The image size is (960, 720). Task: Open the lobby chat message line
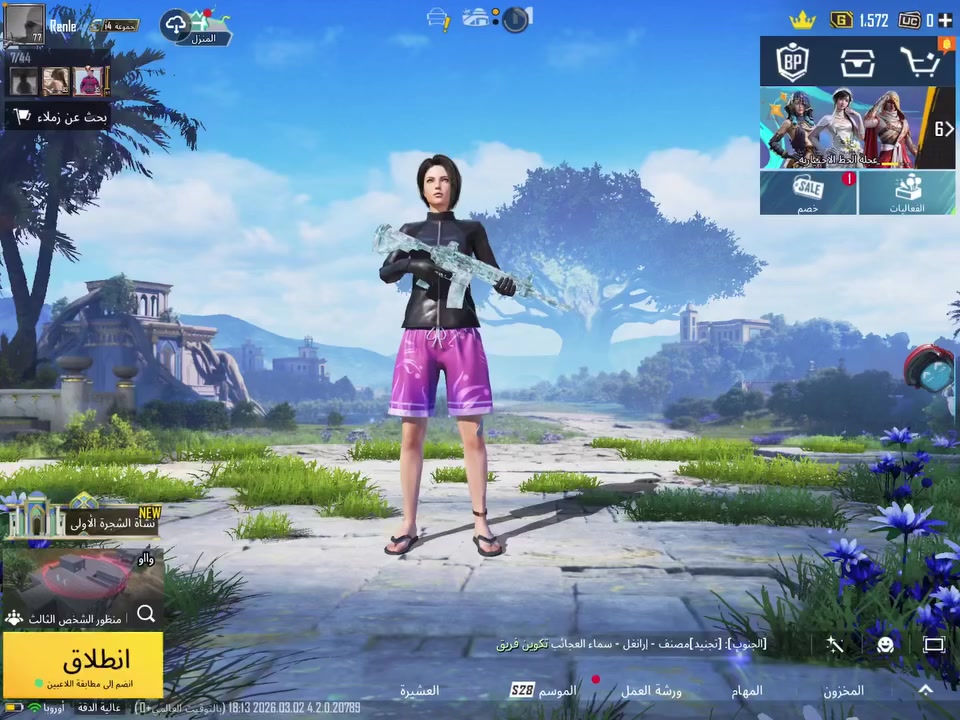(630, 644)
